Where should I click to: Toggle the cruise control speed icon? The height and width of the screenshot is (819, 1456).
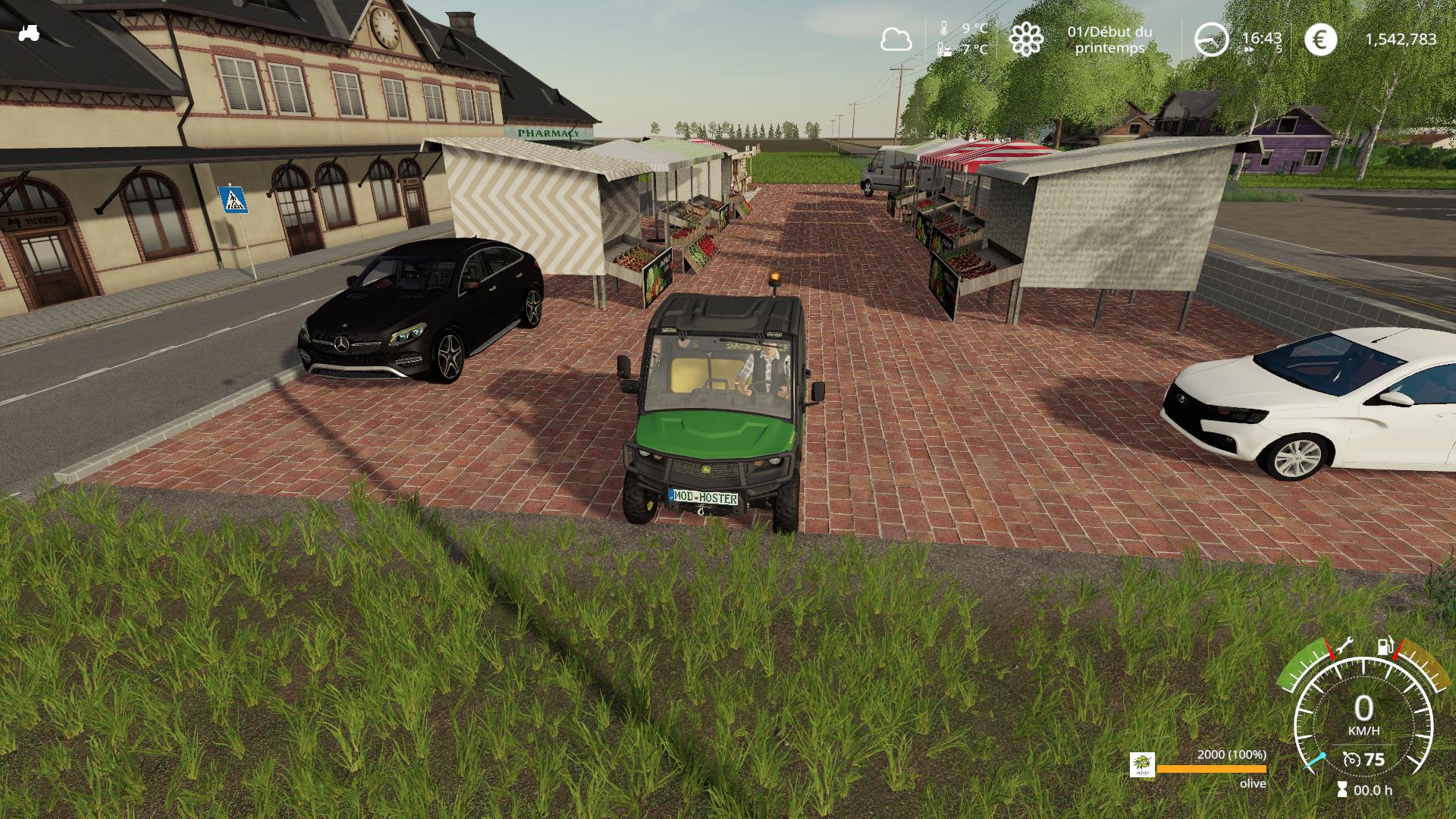click(x=1351, y=759)
